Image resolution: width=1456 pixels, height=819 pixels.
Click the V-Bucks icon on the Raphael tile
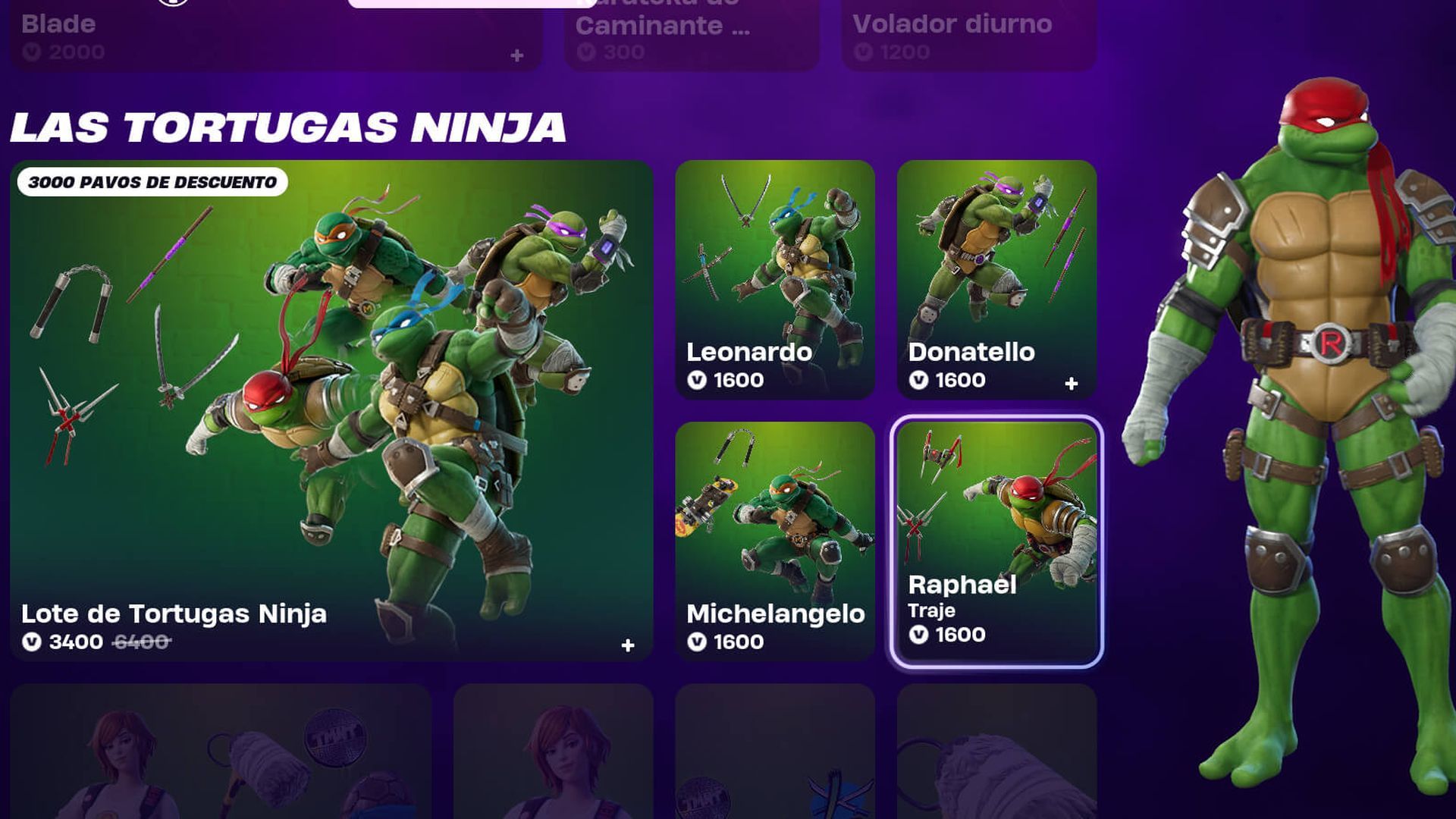click(x=919, y=635)
